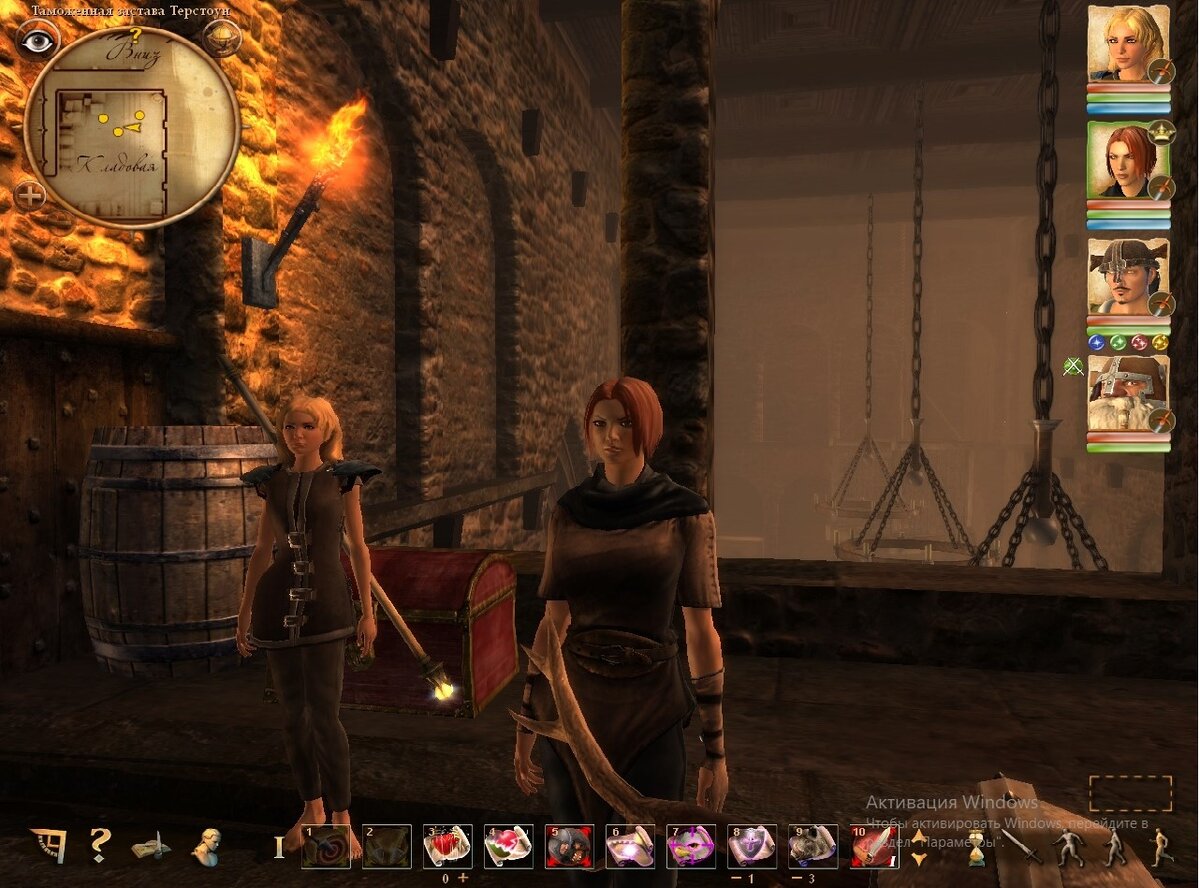Activate quickslot 7 purple spell scroll

coord(691,846)
